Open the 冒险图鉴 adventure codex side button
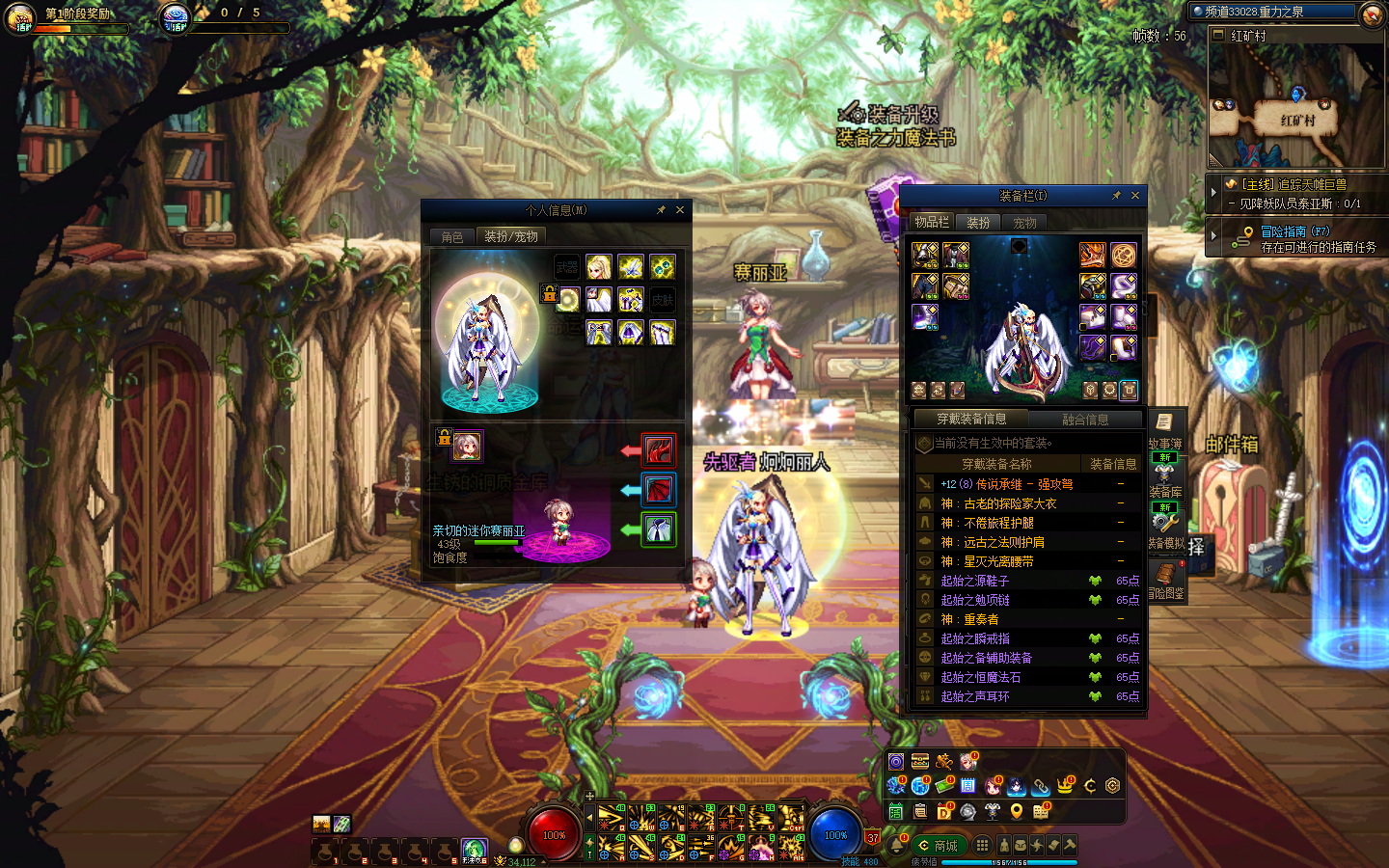1389x868 pixels. pyautogui.click(x=1165, y=577)
